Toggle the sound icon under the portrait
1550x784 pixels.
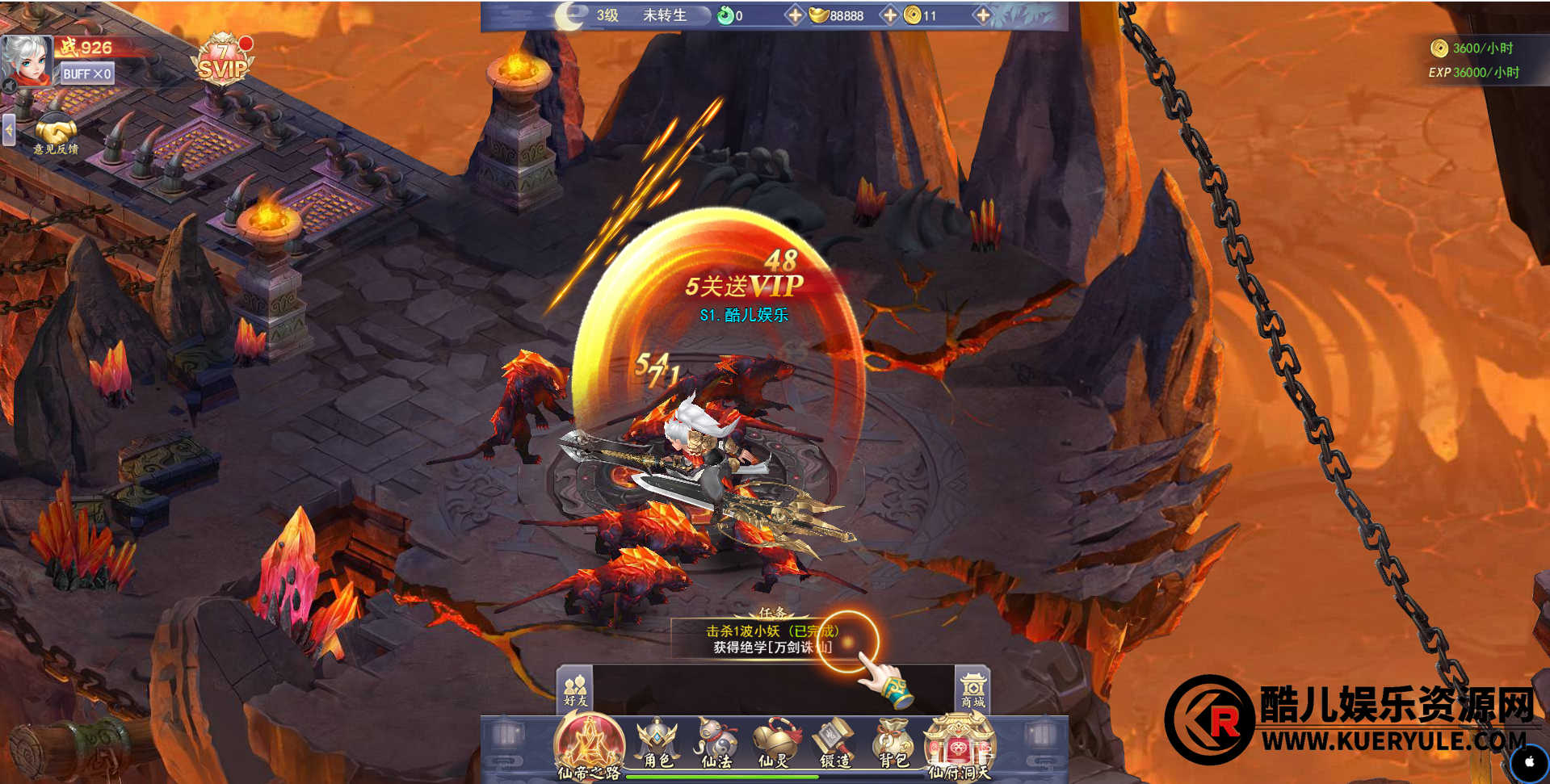[9, 85]
